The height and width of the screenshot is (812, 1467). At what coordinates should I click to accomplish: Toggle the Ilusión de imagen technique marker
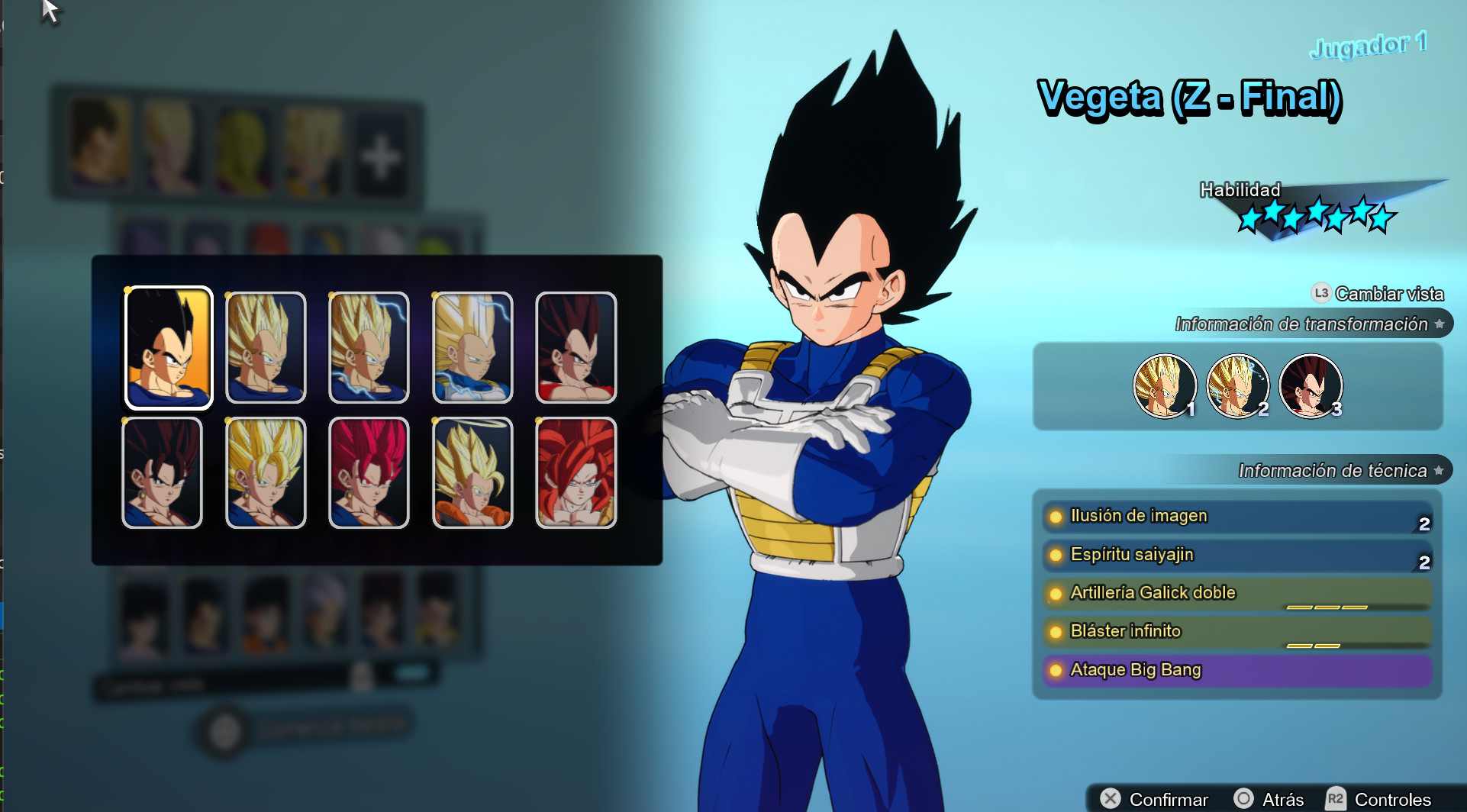click(1056, 516)
